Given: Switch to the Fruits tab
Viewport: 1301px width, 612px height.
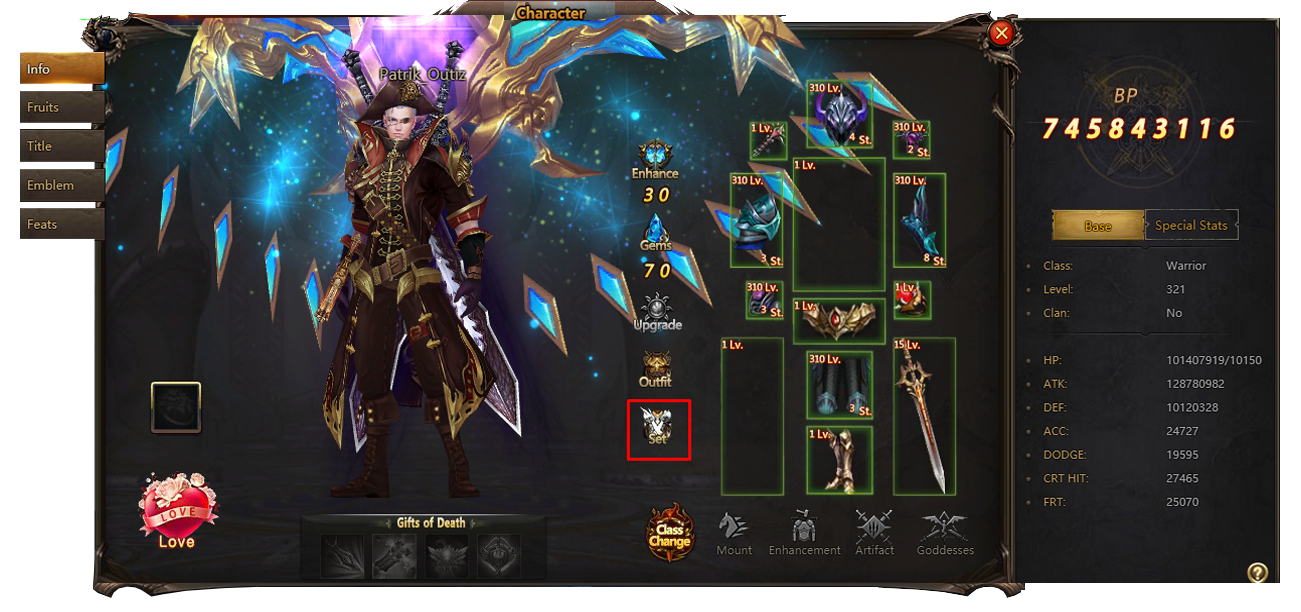Looking at the screenshot, I should coord(60,108).
